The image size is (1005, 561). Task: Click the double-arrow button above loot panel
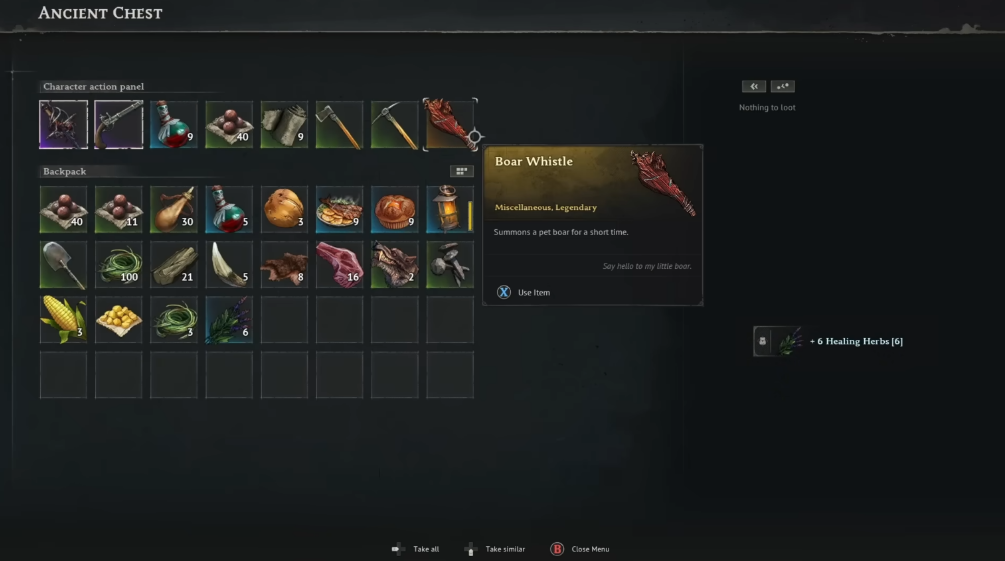(x=754, y=87)
